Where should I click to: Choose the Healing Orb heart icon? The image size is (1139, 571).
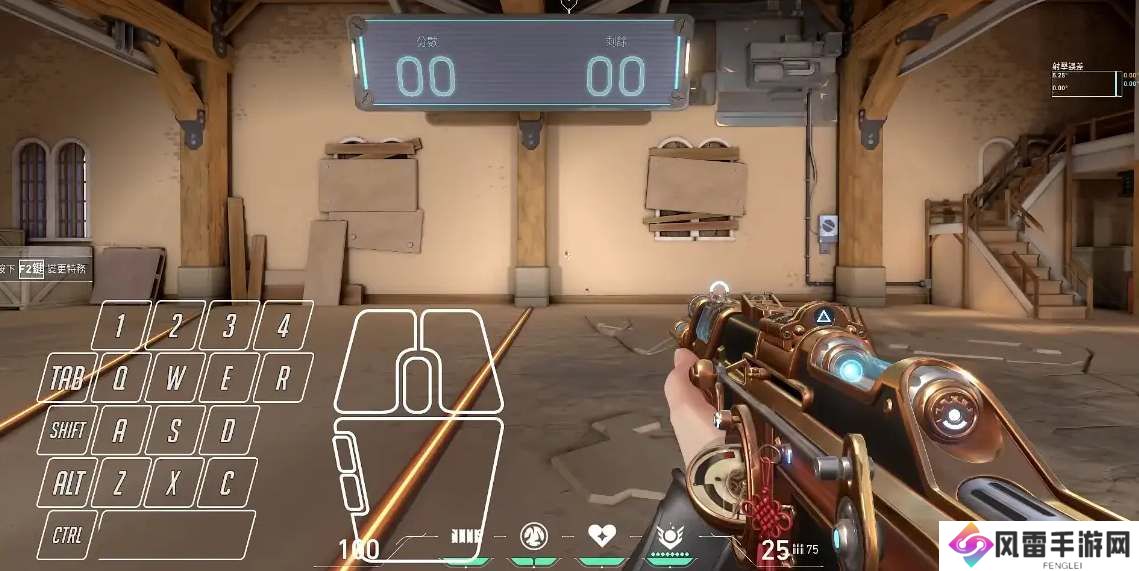coord(601,536)
